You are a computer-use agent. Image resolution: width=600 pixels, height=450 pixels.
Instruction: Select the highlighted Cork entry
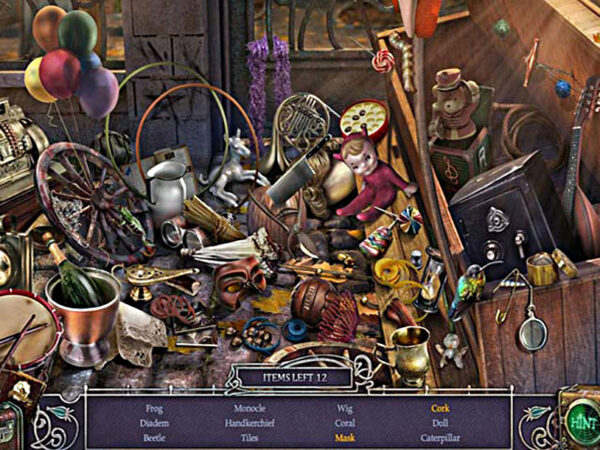(x=440, y=408)
